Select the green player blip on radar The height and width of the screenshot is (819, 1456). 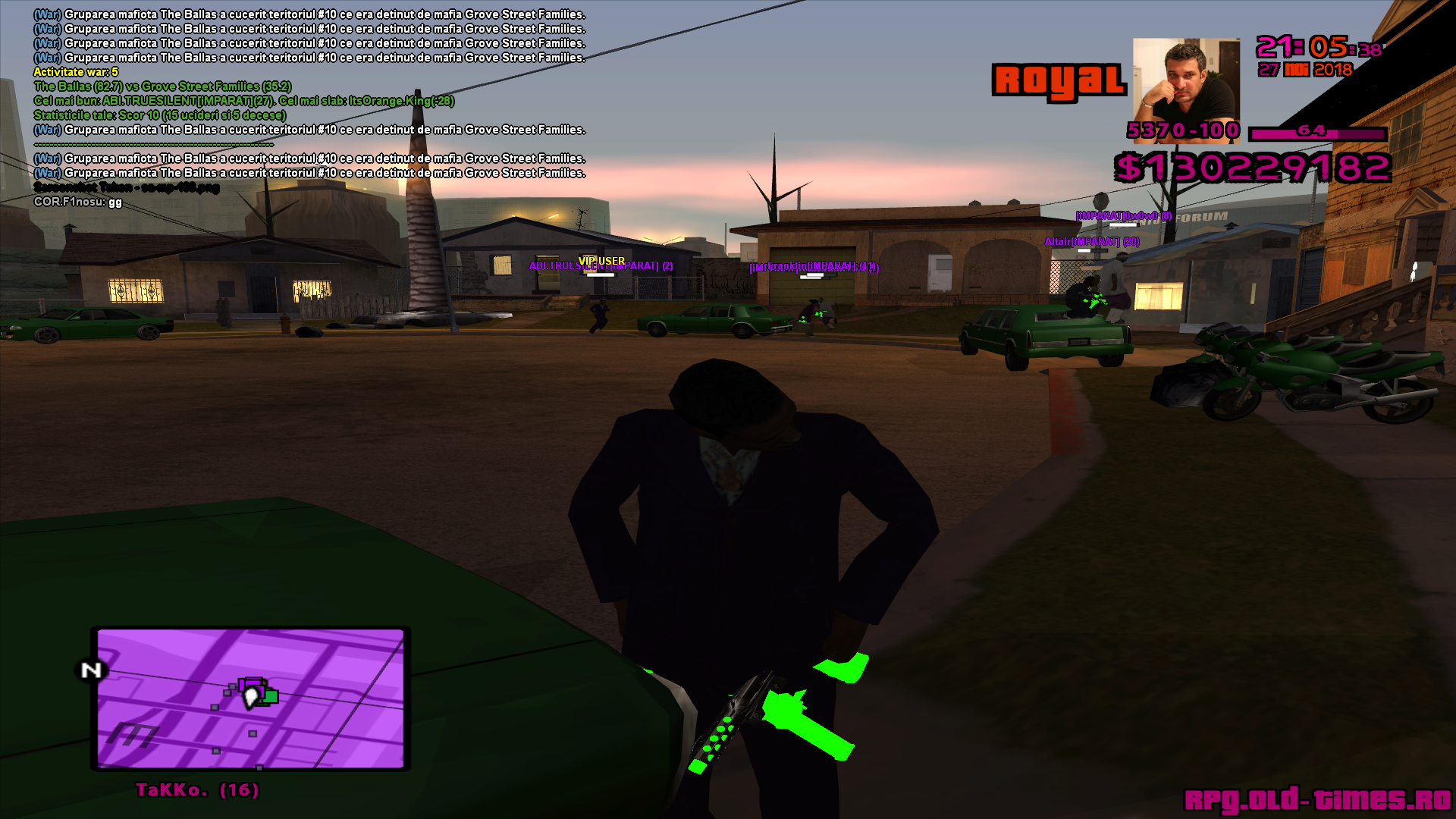(270, 696)
